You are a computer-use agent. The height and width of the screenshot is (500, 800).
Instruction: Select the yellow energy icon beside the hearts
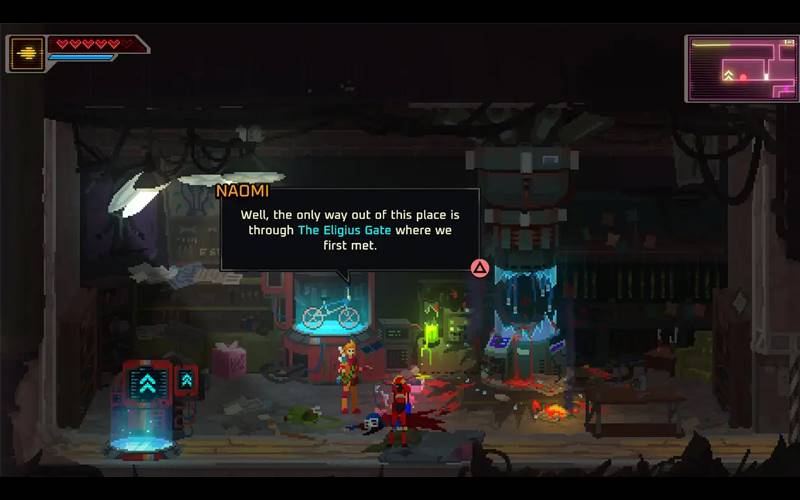(x=26, y=54)
